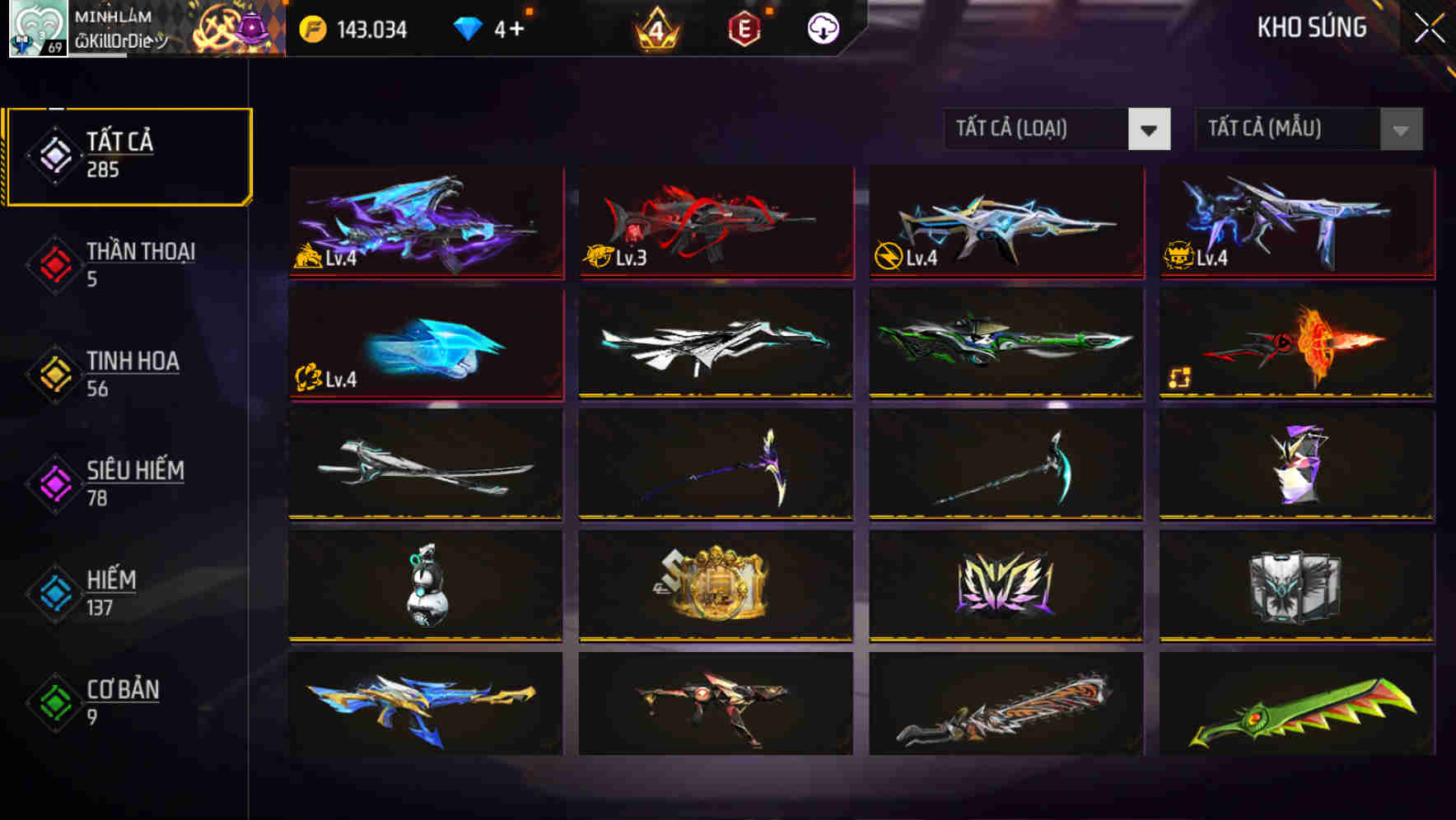This screenshot has height=820, width=1456.
Task: Select the CƠ BẢN green rarity icon
Action: 53,702
